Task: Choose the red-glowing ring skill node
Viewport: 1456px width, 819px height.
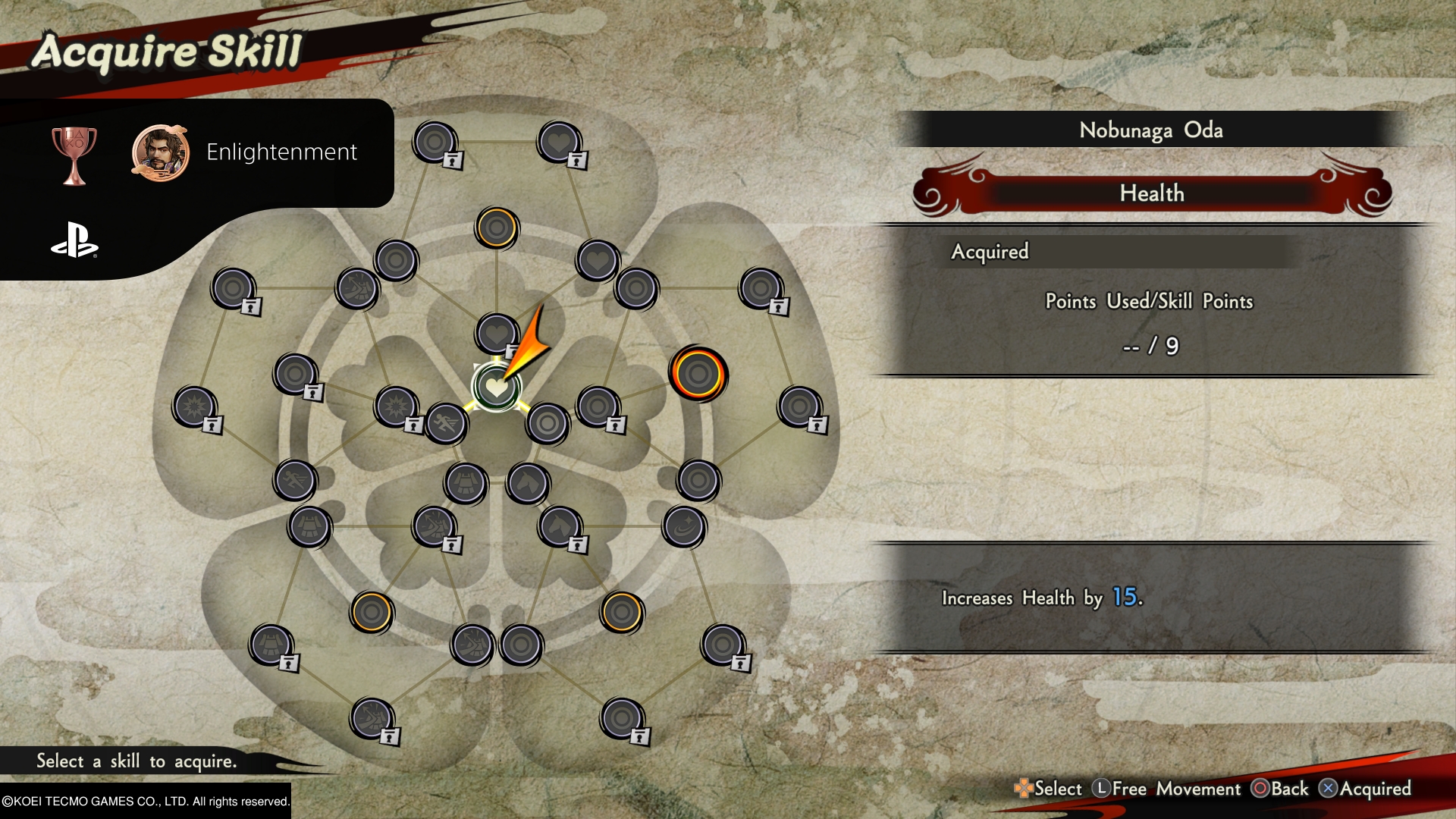Action: click(698, 374)
